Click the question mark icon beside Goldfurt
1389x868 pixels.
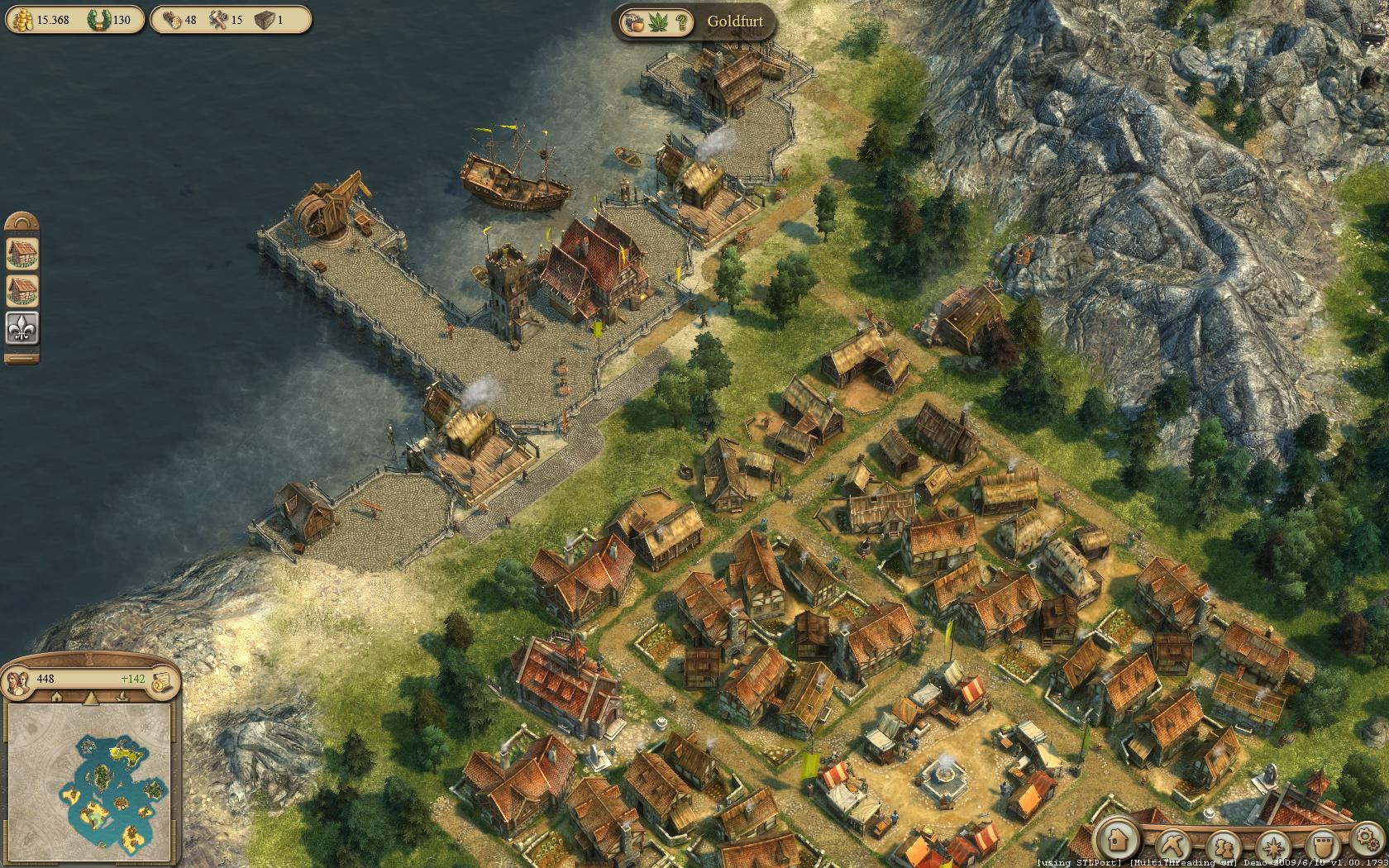pos(682,22)
